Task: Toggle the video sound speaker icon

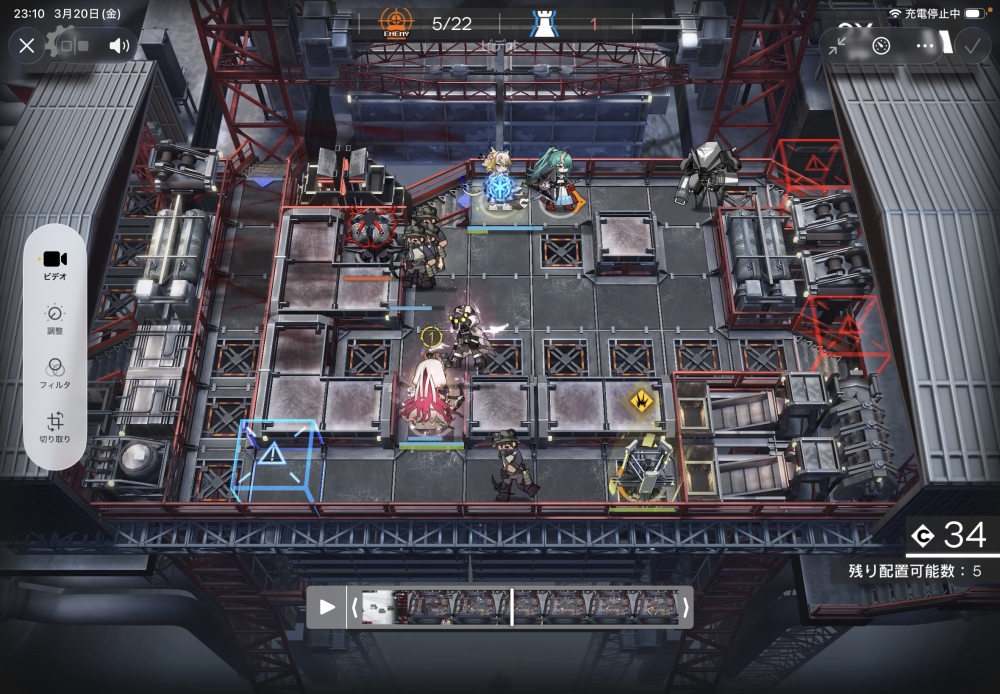Action: point(119,45)
